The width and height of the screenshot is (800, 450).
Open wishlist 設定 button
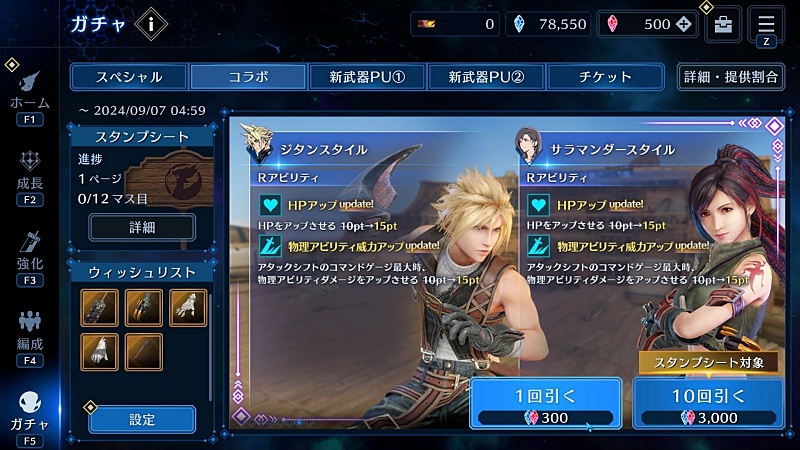click(x=141, y=420)
